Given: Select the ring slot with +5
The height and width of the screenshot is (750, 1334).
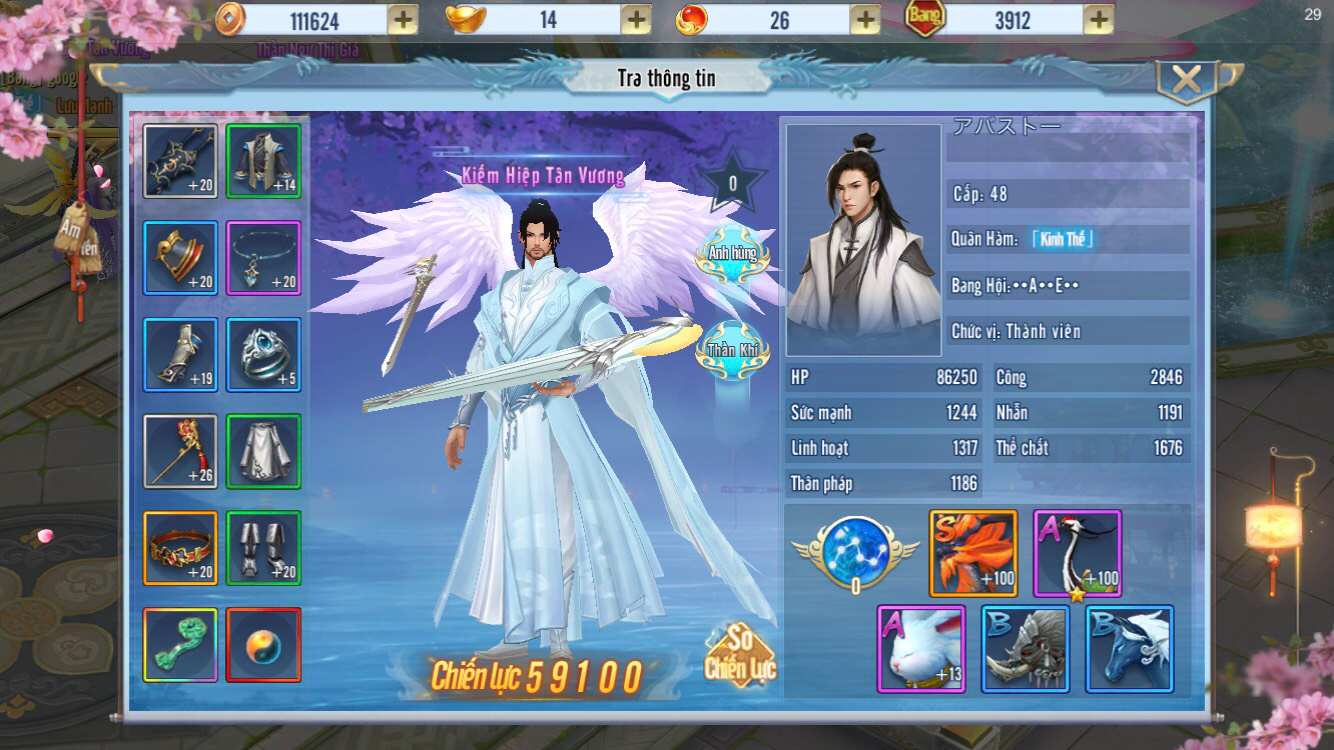Looking at the screenshot, I should pyautogui.click(x=263, y=354).
